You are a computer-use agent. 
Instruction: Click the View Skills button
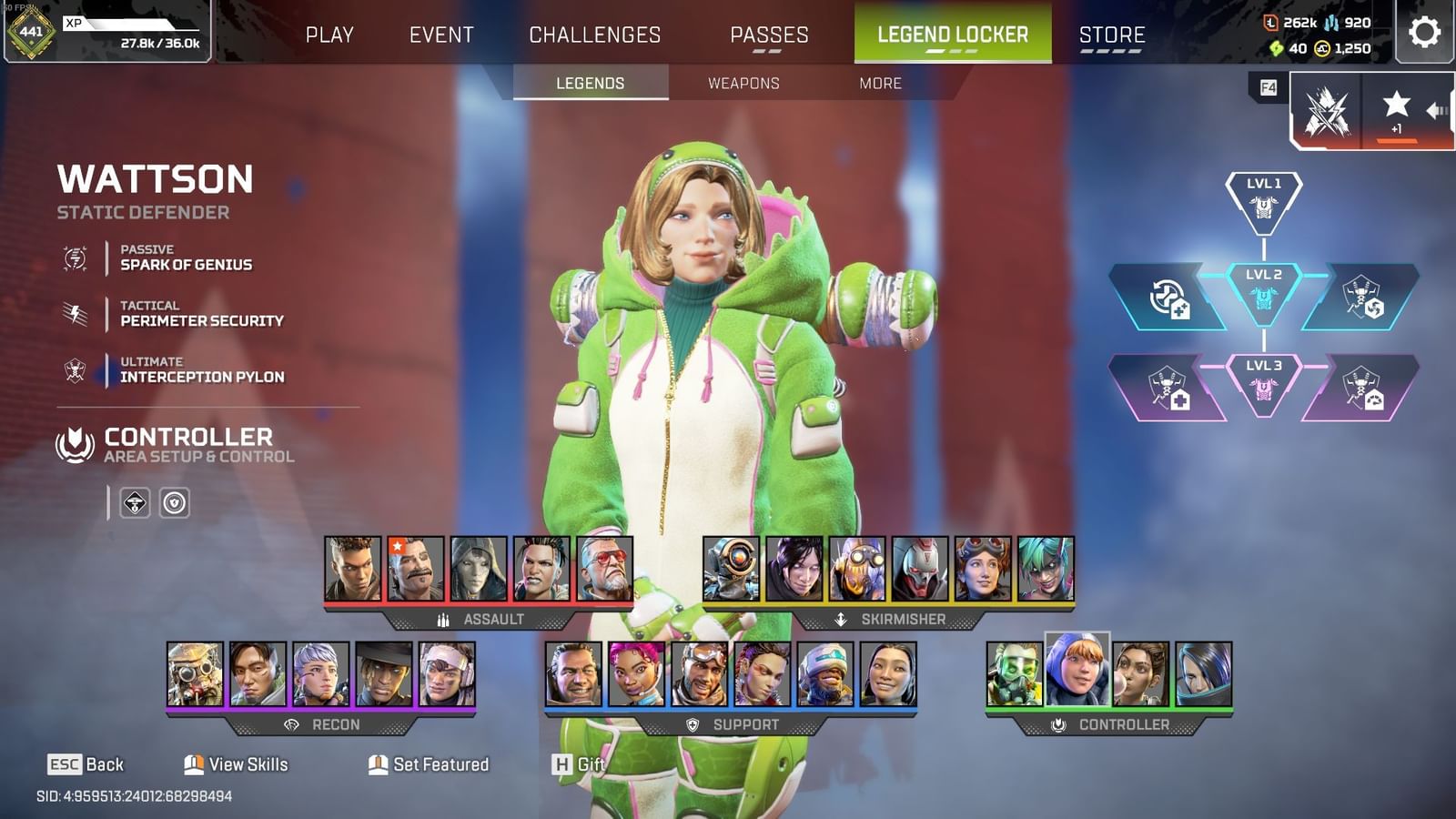(236, 765)
